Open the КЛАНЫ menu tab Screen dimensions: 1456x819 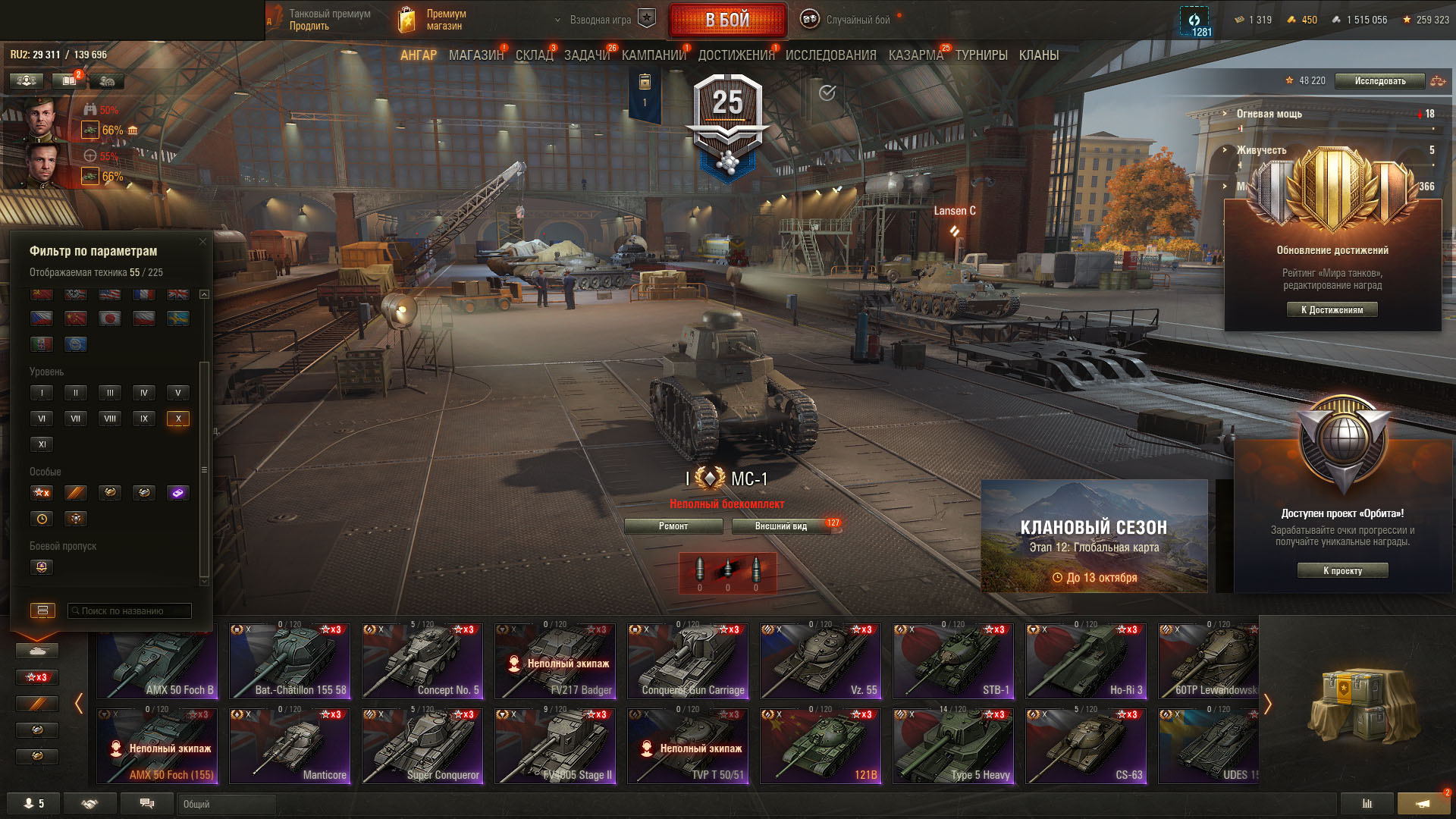click(1038, 55)
